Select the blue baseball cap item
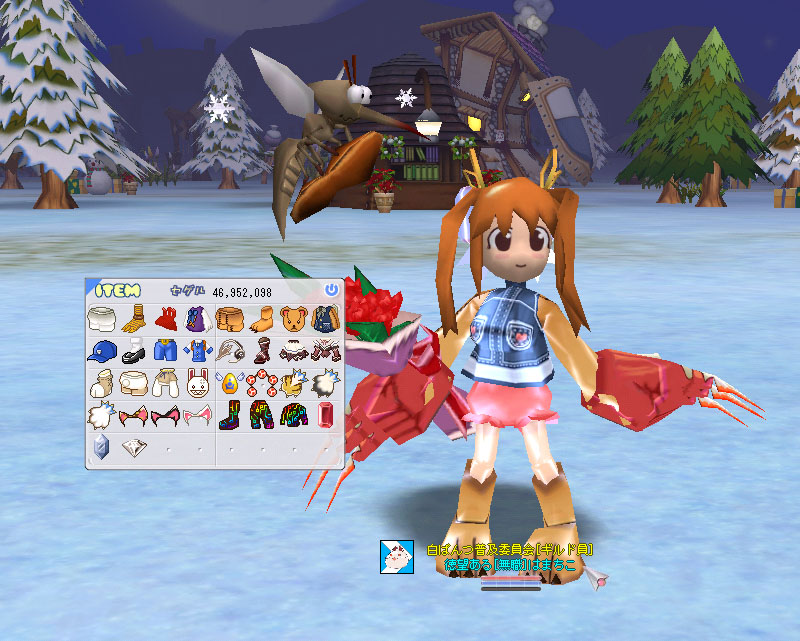This screenshot has height=641, width=800. pos(101,351)
